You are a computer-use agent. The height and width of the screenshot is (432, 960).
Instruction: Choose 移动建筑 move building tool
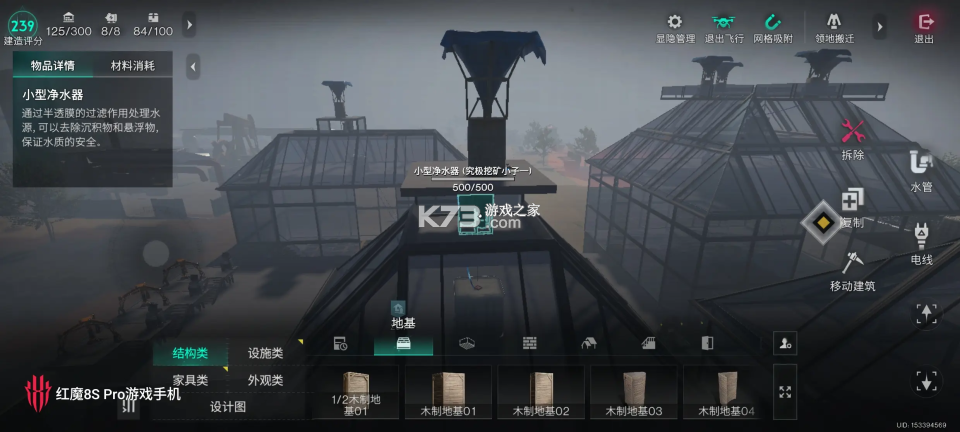[x=852, y=270]
